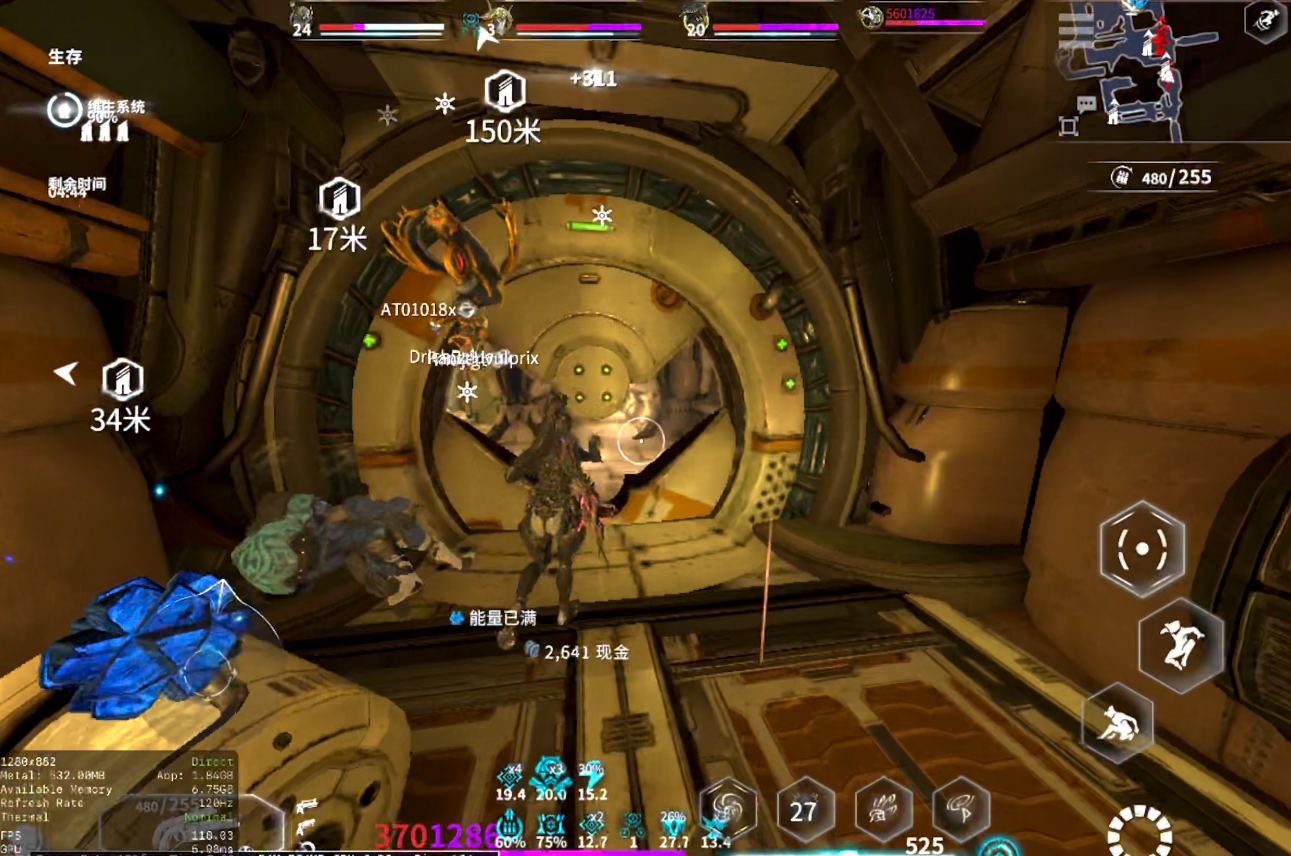Activate the spiral vortex ability

(727, 809)
